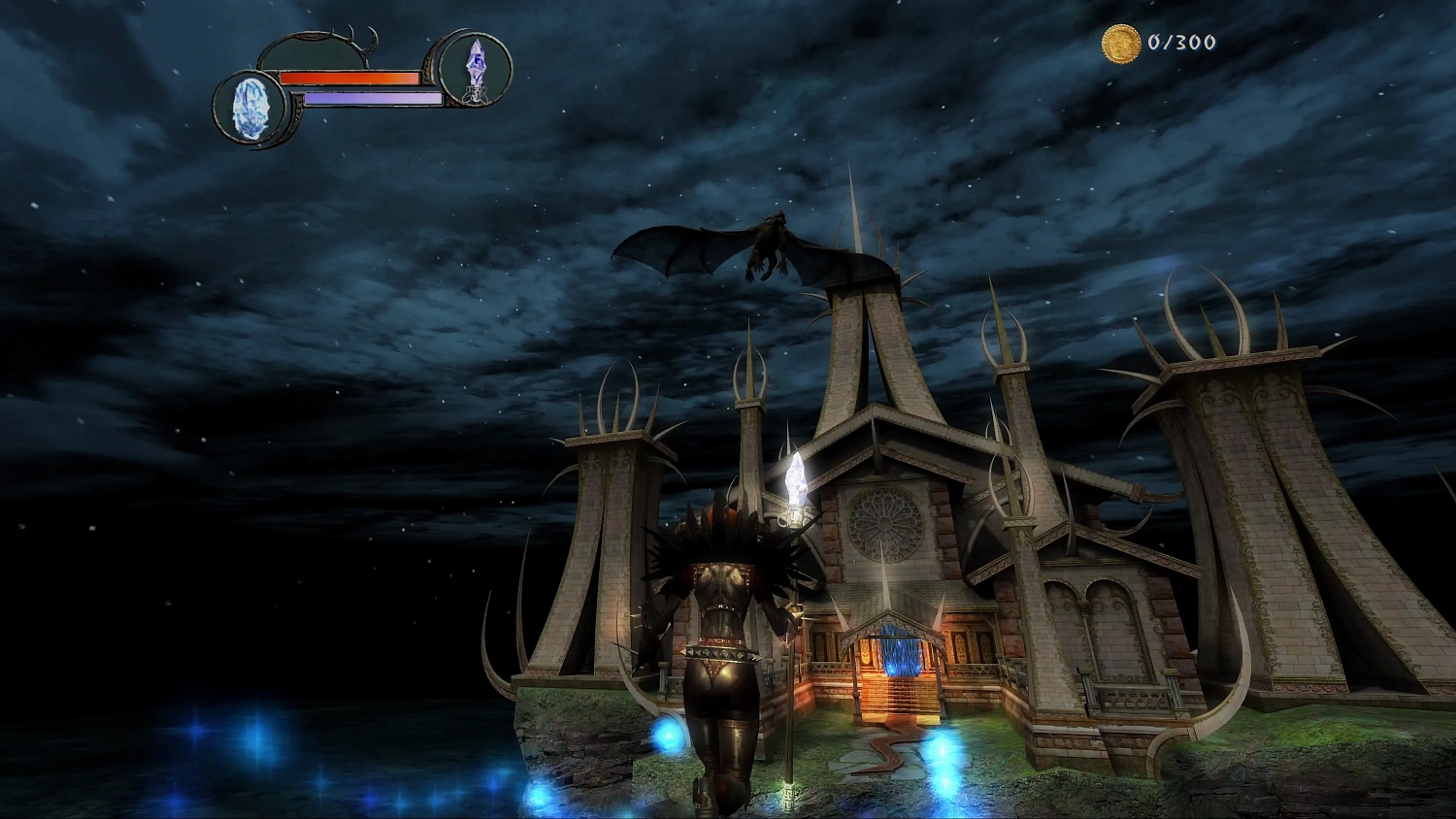Screen dimensions: 1456x819
Task: Click the glowing crystal torch by the stairs
Action: pos(796,480)
